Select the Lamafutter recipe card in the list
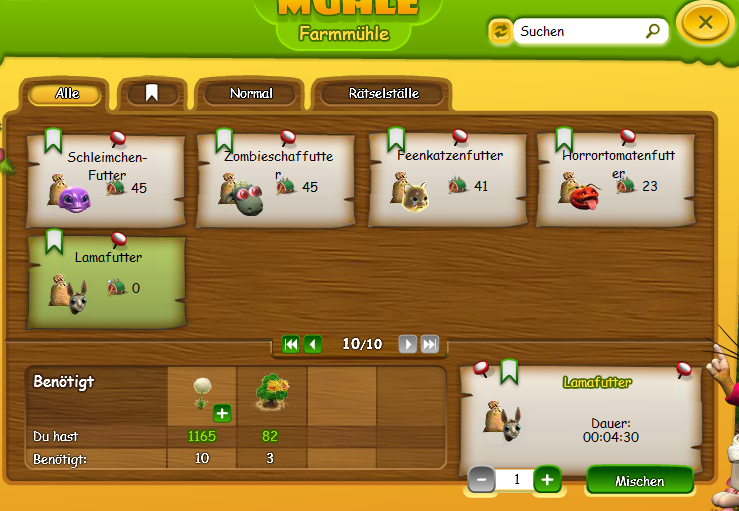Viewport: 739px width, 511px height. click(106, 282)
